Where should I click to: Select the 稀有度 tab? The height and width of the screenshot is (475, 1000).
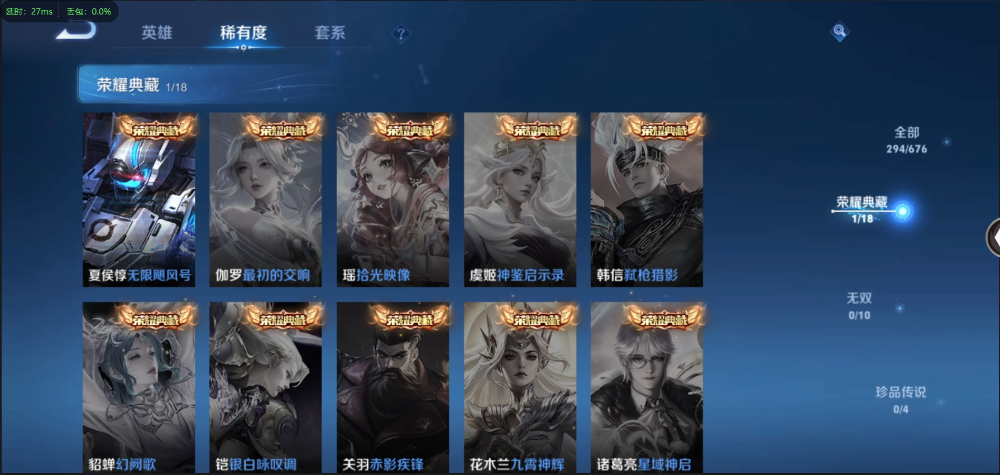243,33
